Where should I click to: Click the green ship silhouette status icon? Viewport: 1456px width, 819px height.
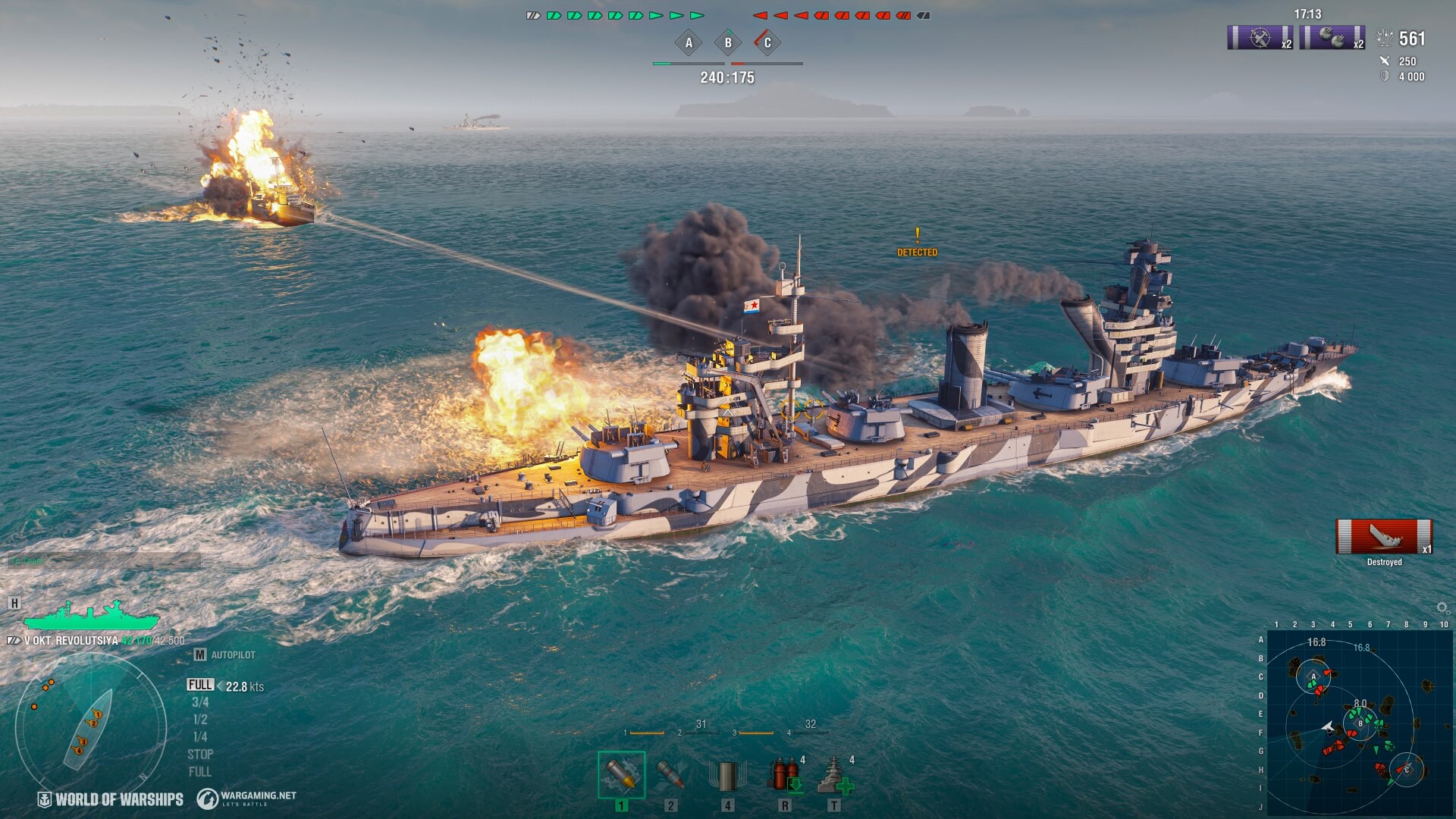click(x=91, y=616)
